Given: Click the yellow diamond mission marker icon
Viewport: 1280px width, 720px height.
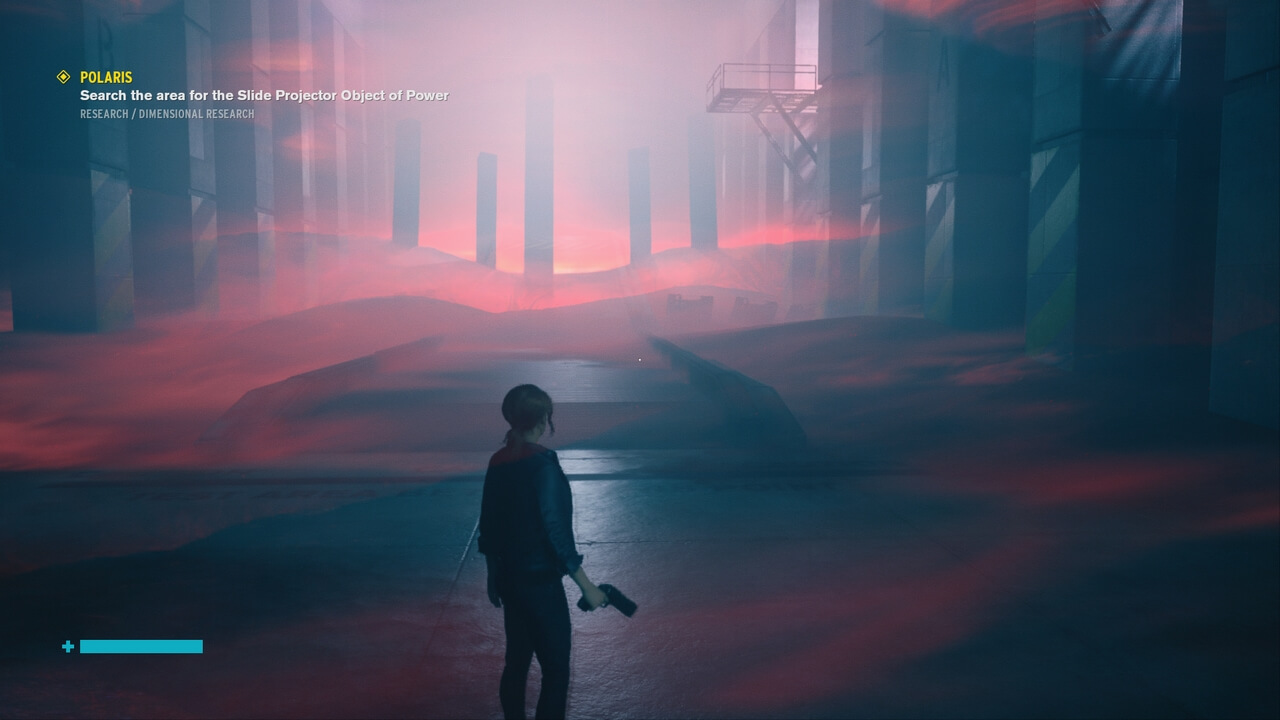Looking at the screenshot, I should point(63,77).
